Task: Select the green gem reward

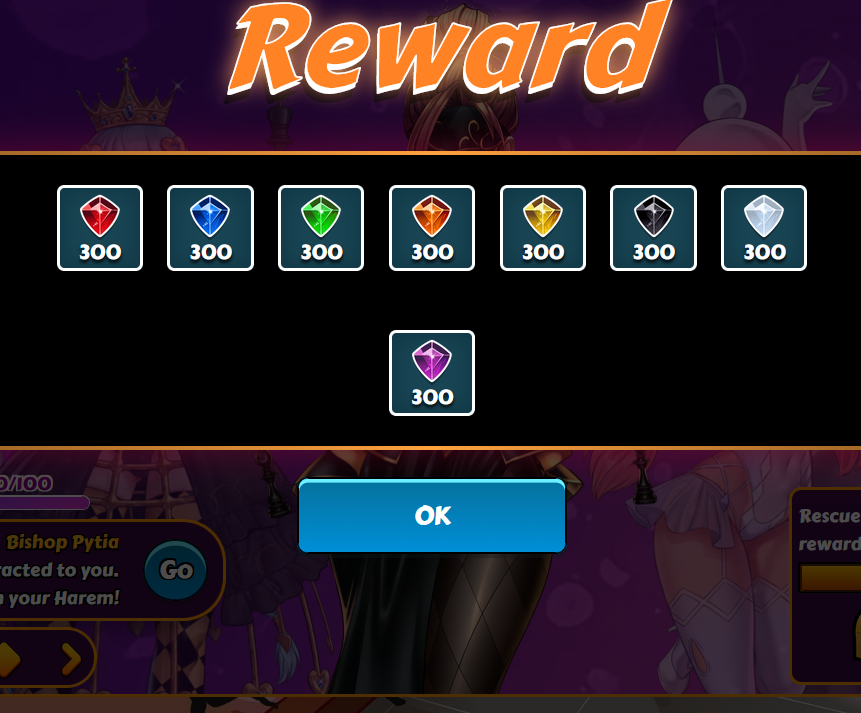Action: click(x=321, y=228)
